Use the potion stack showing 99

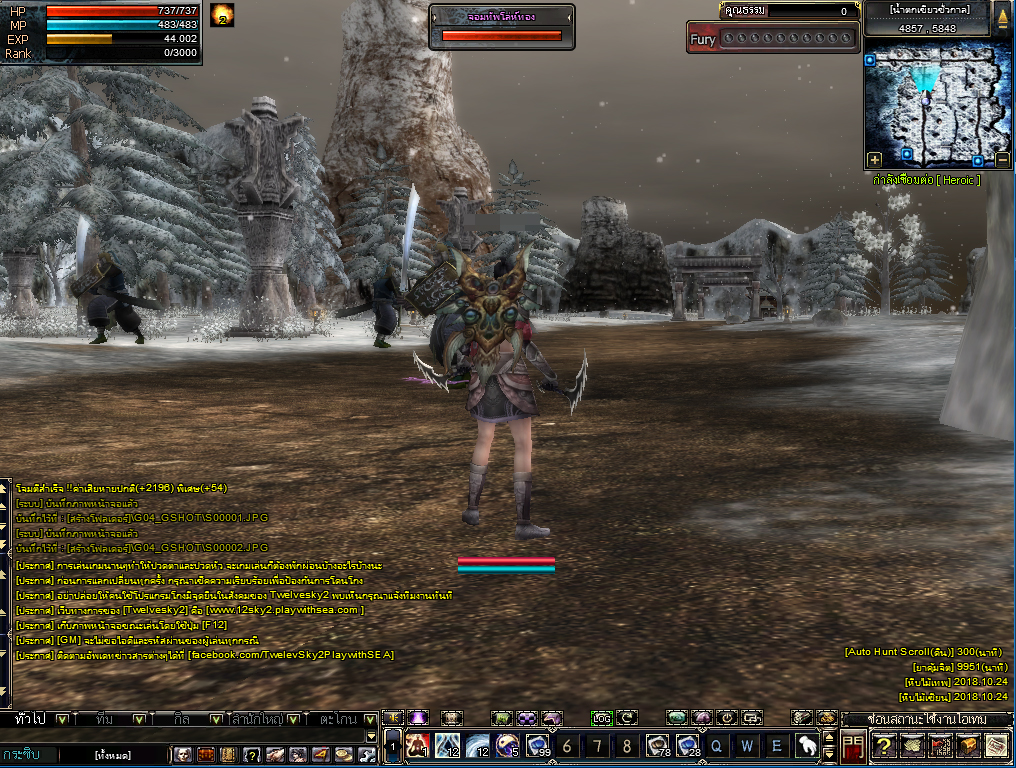coord(538,745)
